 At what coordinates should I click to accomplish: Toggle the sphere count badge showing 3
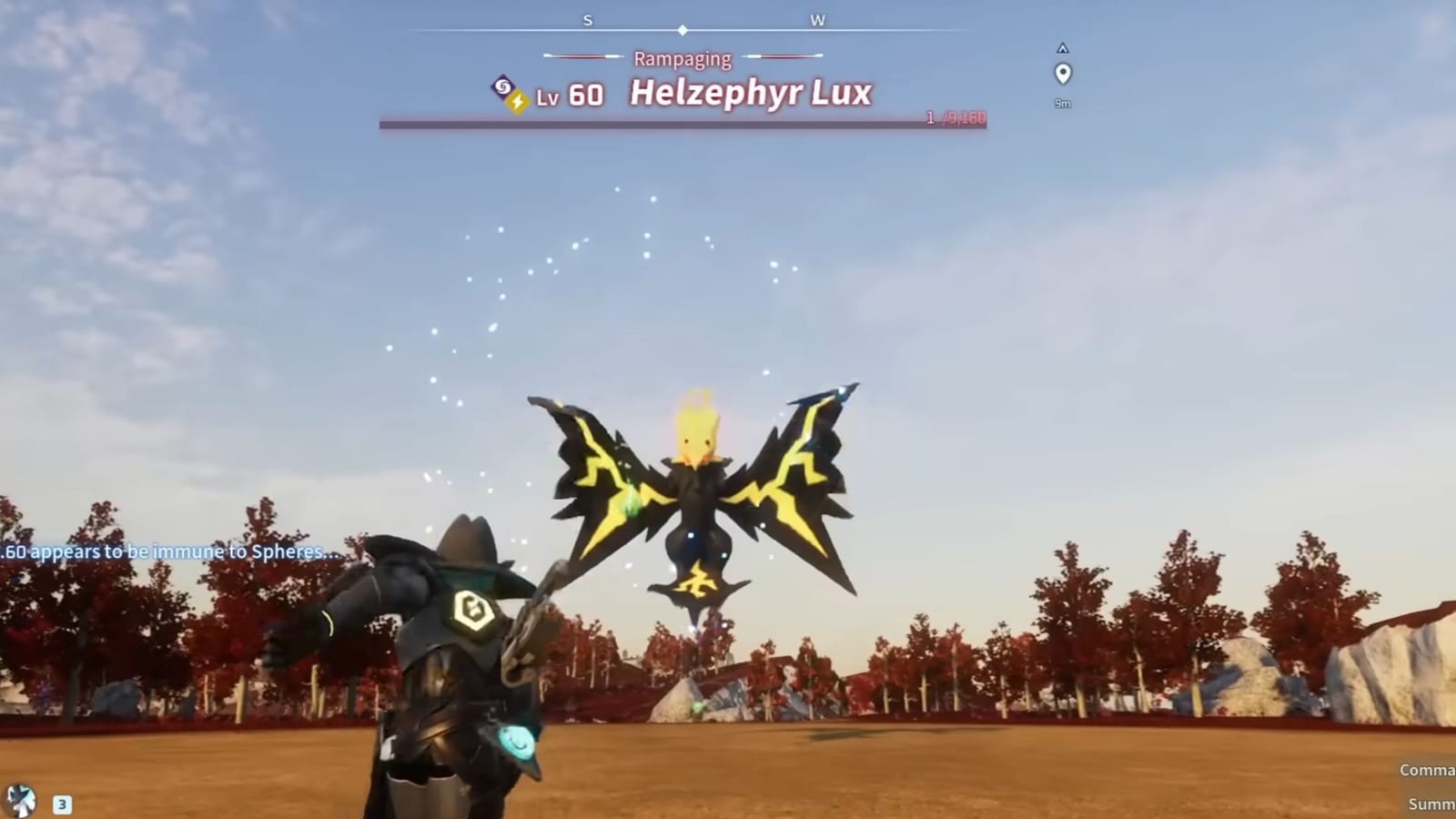(x=60, y=803)
